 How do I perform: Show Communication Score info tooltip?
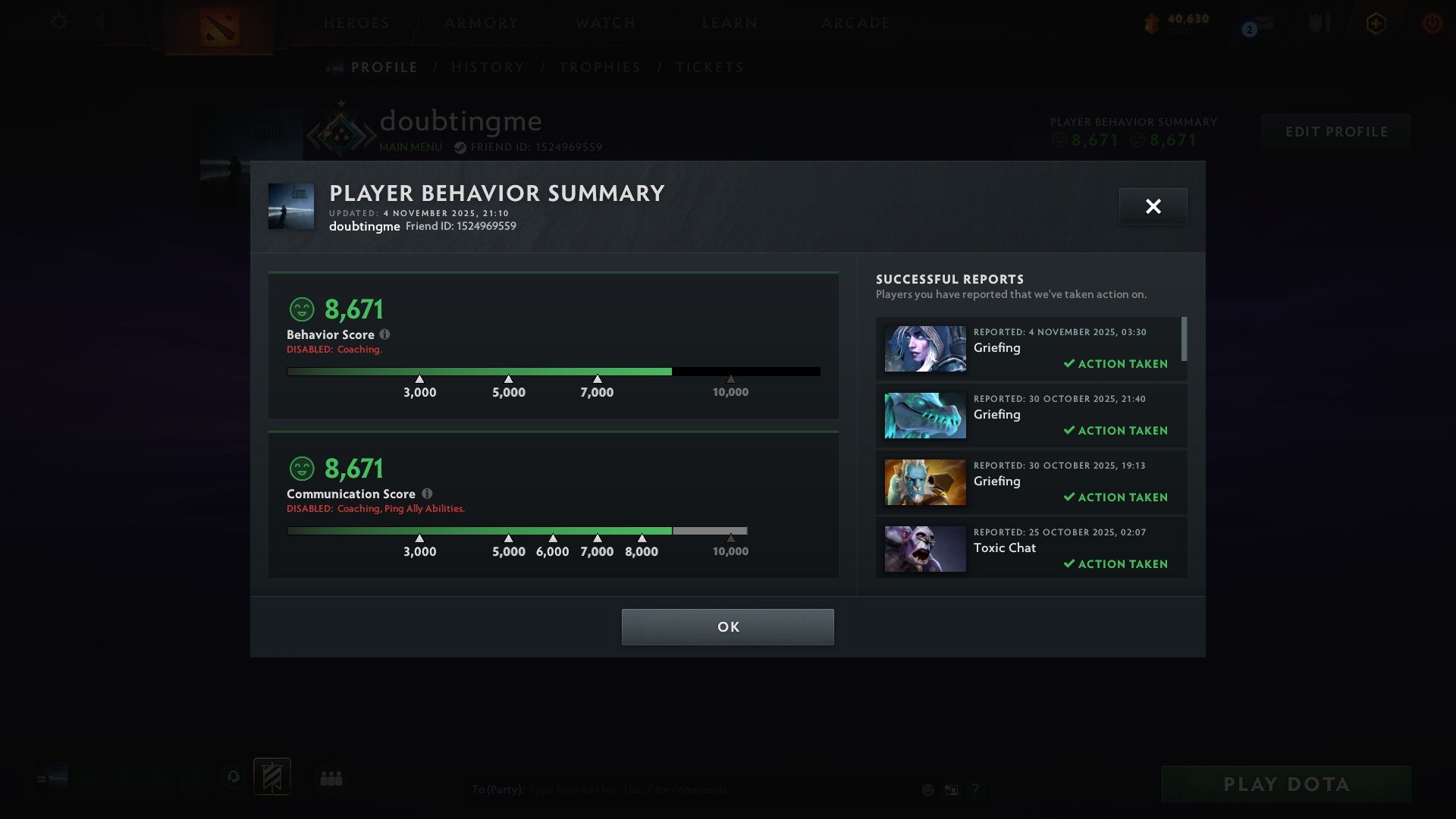pyautogui.click(x=428, y=494)
